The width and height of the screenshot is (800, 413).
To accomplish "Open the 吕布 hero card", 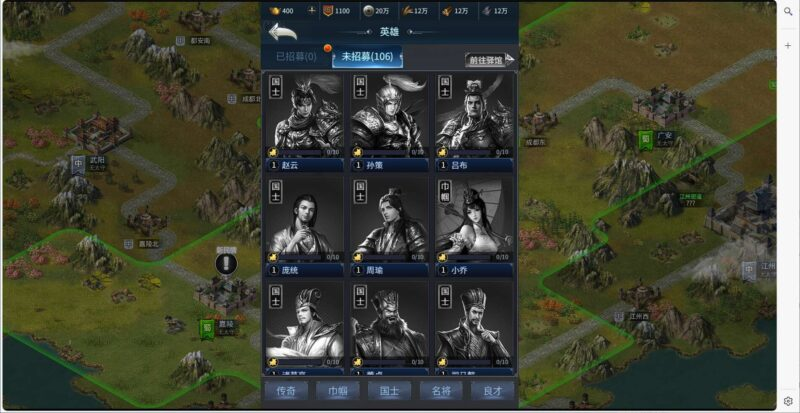I will [473, 122].
